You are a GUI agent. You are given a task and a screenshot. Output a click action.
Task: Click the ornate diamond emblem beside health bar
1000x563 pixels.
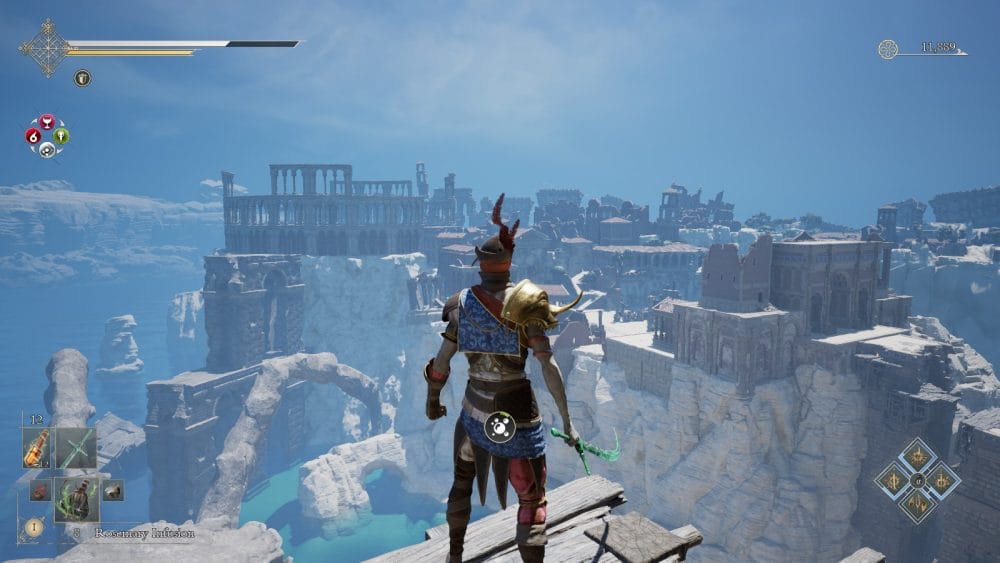45,47
